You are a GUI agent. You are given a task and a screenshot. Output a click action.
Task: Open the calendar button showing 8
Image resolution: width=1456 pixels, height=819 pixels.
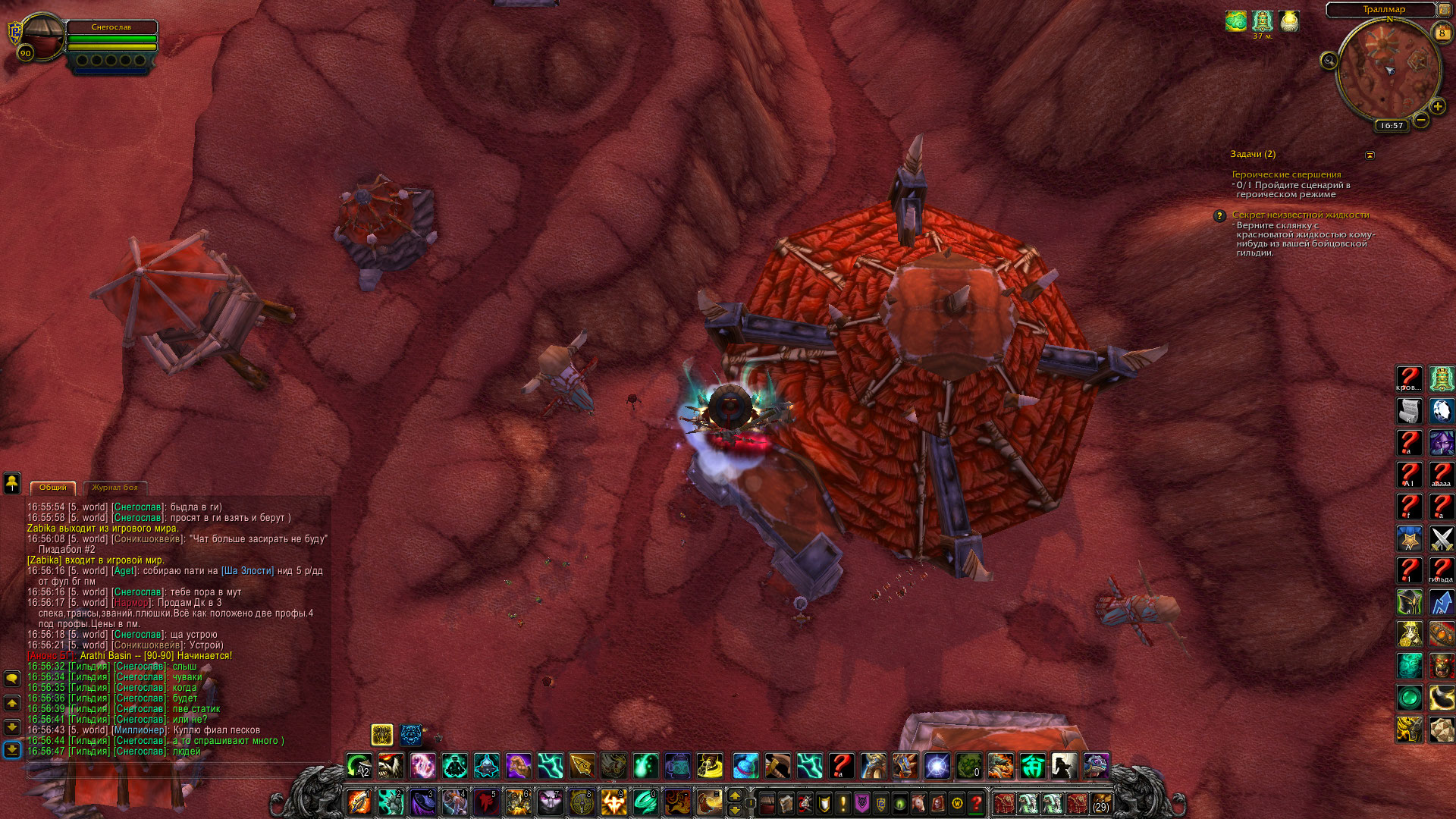[1442, 33]
